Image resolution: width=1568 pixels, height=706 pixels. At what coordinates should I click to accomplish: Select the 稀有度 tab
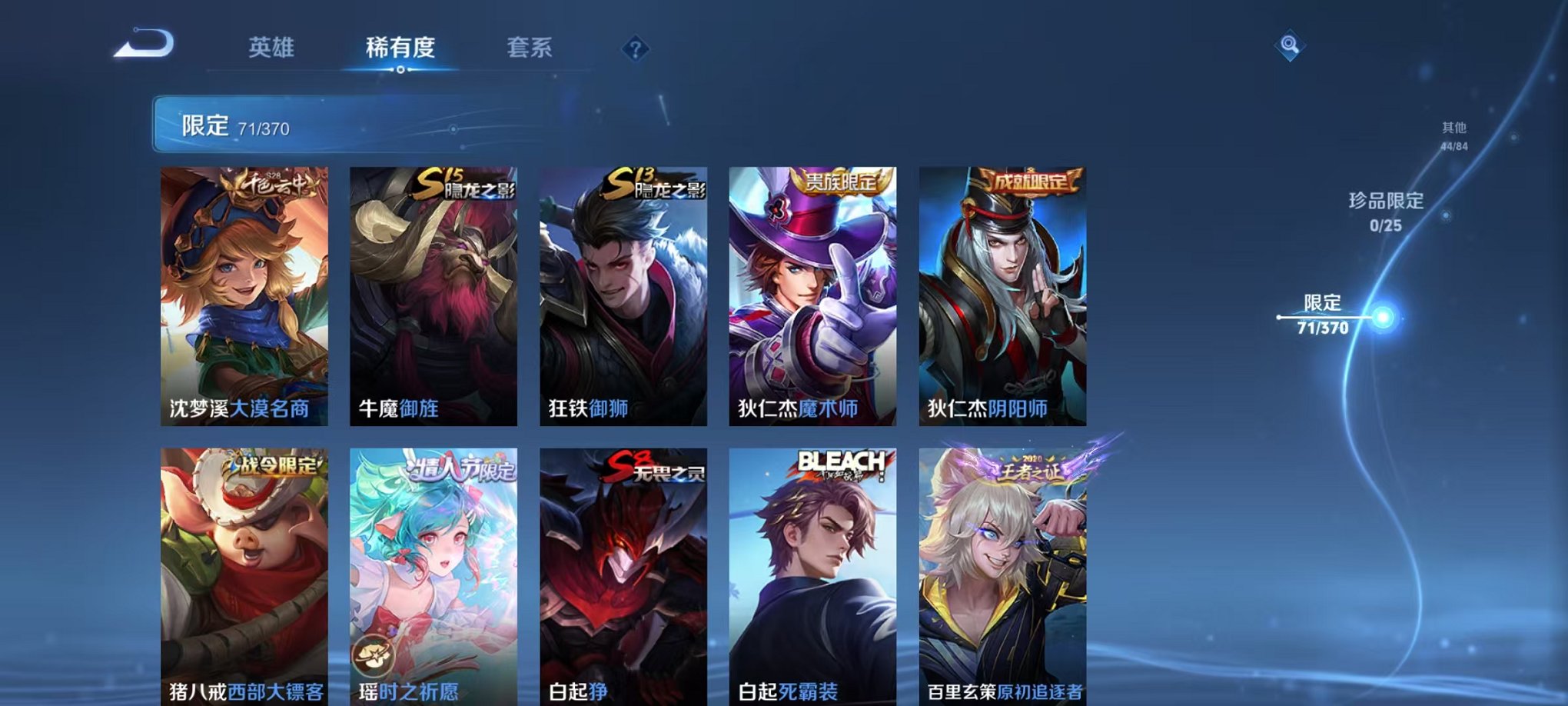[400, 46]
